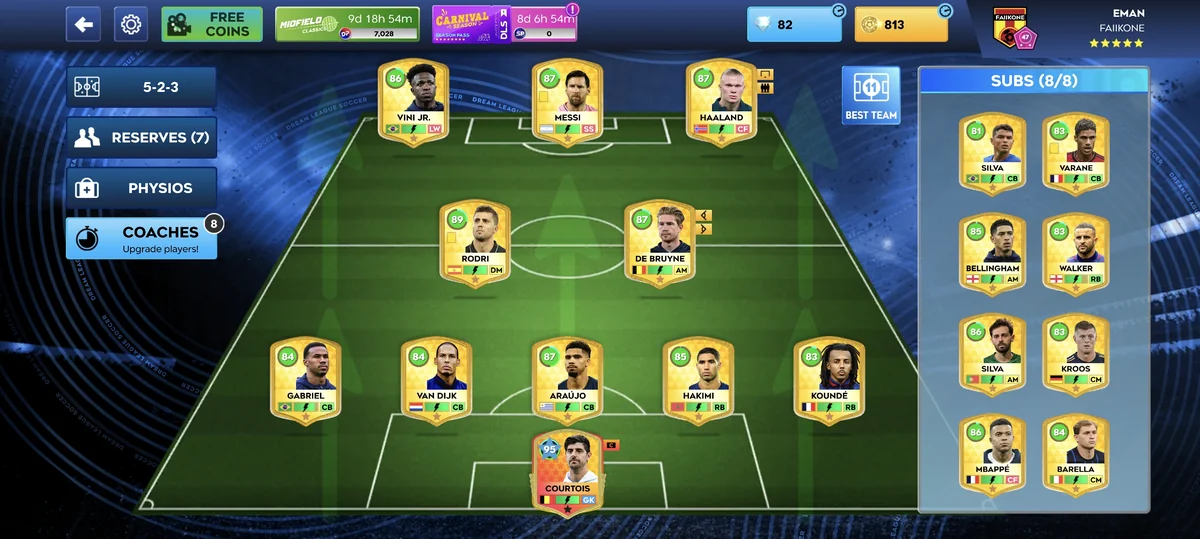Apply the Best Team lineup
The height and width of the screenshot is (539, 1200).
pyautogui.click(x=870, y=96)
